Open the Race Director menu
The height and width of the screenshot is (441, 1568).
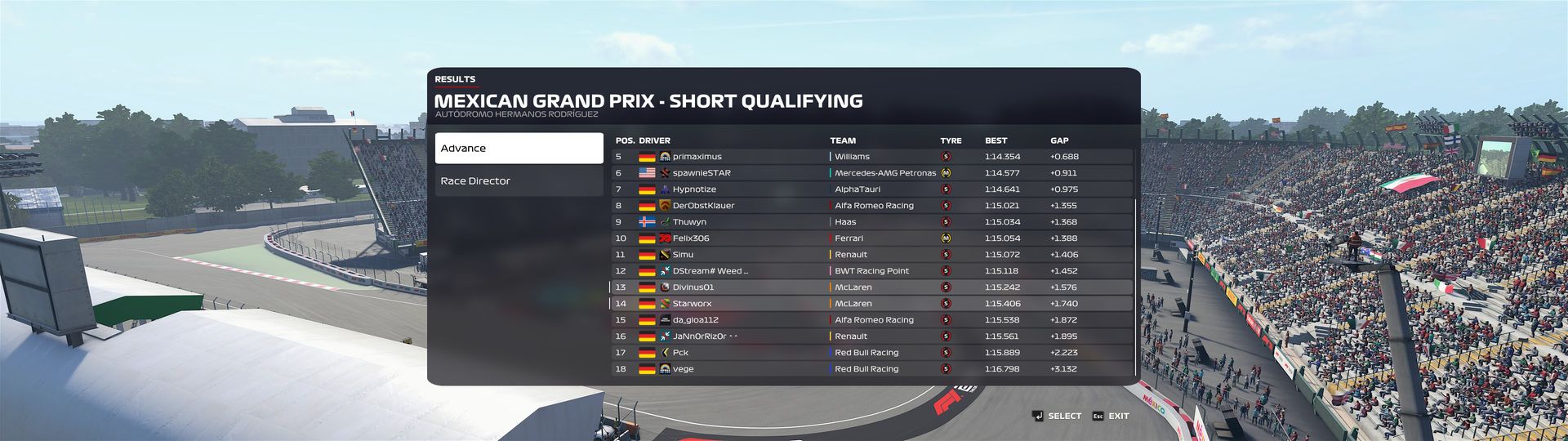point(519,181)
